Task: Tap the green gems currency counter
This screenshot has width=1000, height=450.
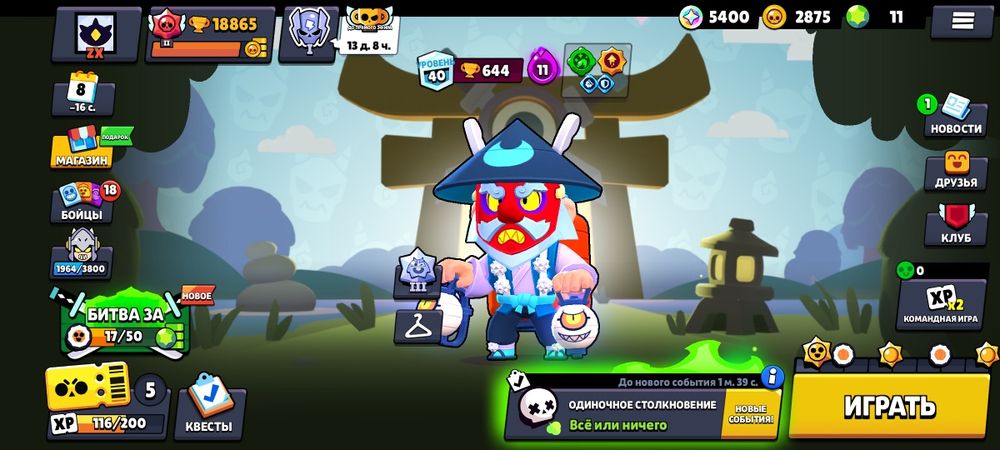Action: tap(880, 17)
